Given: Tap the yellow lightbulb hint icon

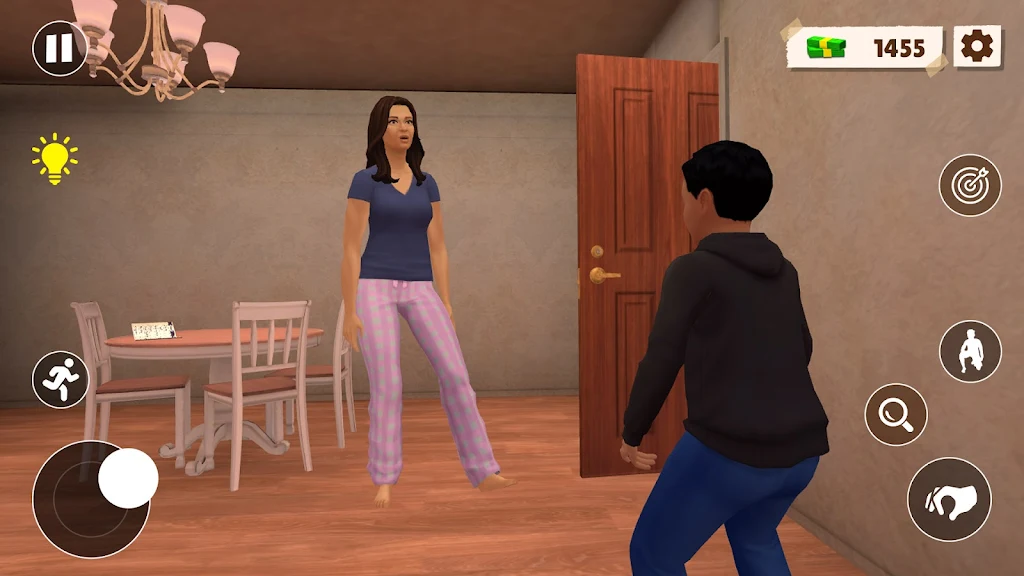Looking at the screenshot, I should click(x=54, y=159).
